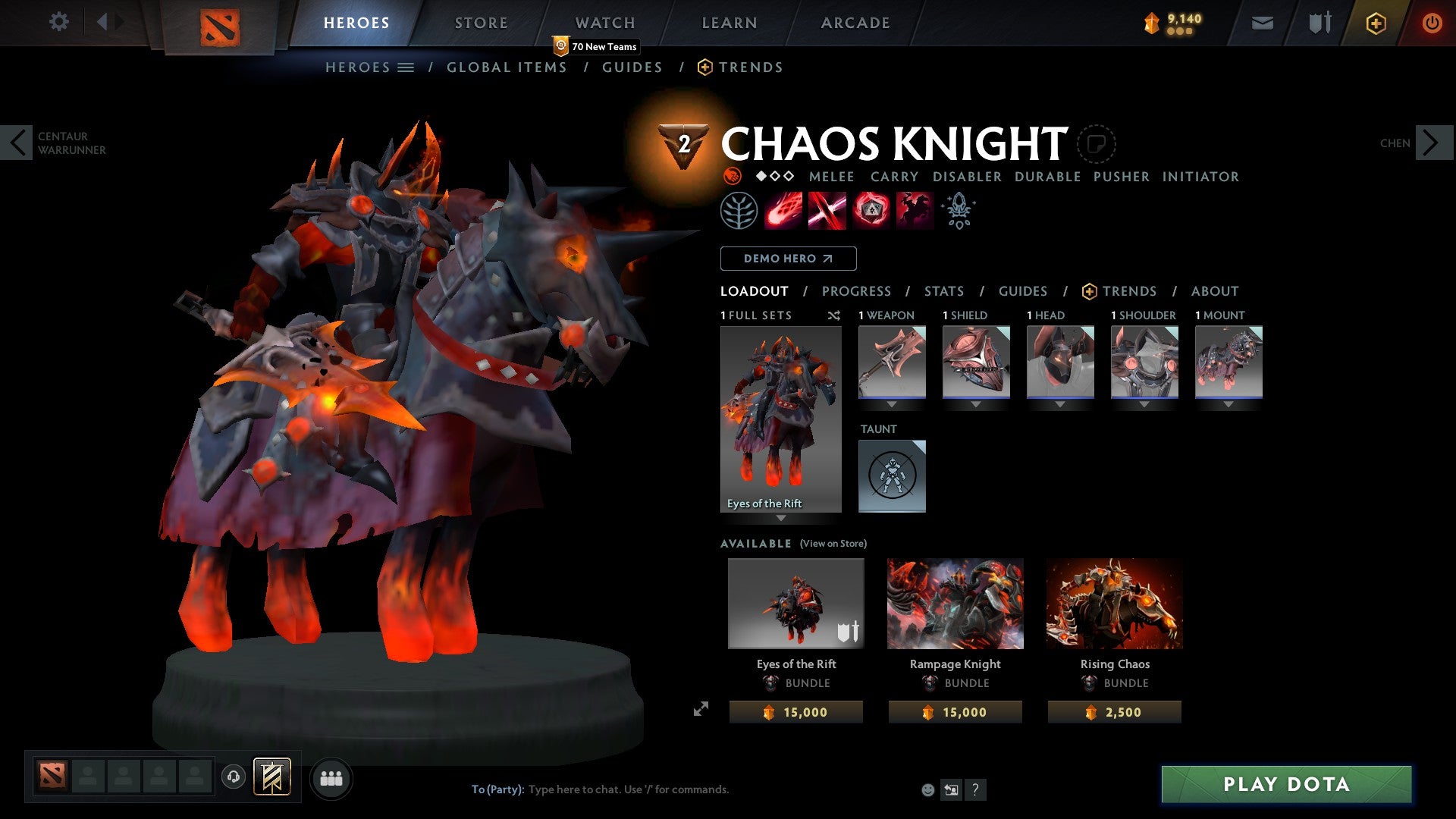The height and width of the screenshot is (819, 1456).
Task: Expand the Eyes of the Rift set dropdown
Action: [x=780, y=519]
